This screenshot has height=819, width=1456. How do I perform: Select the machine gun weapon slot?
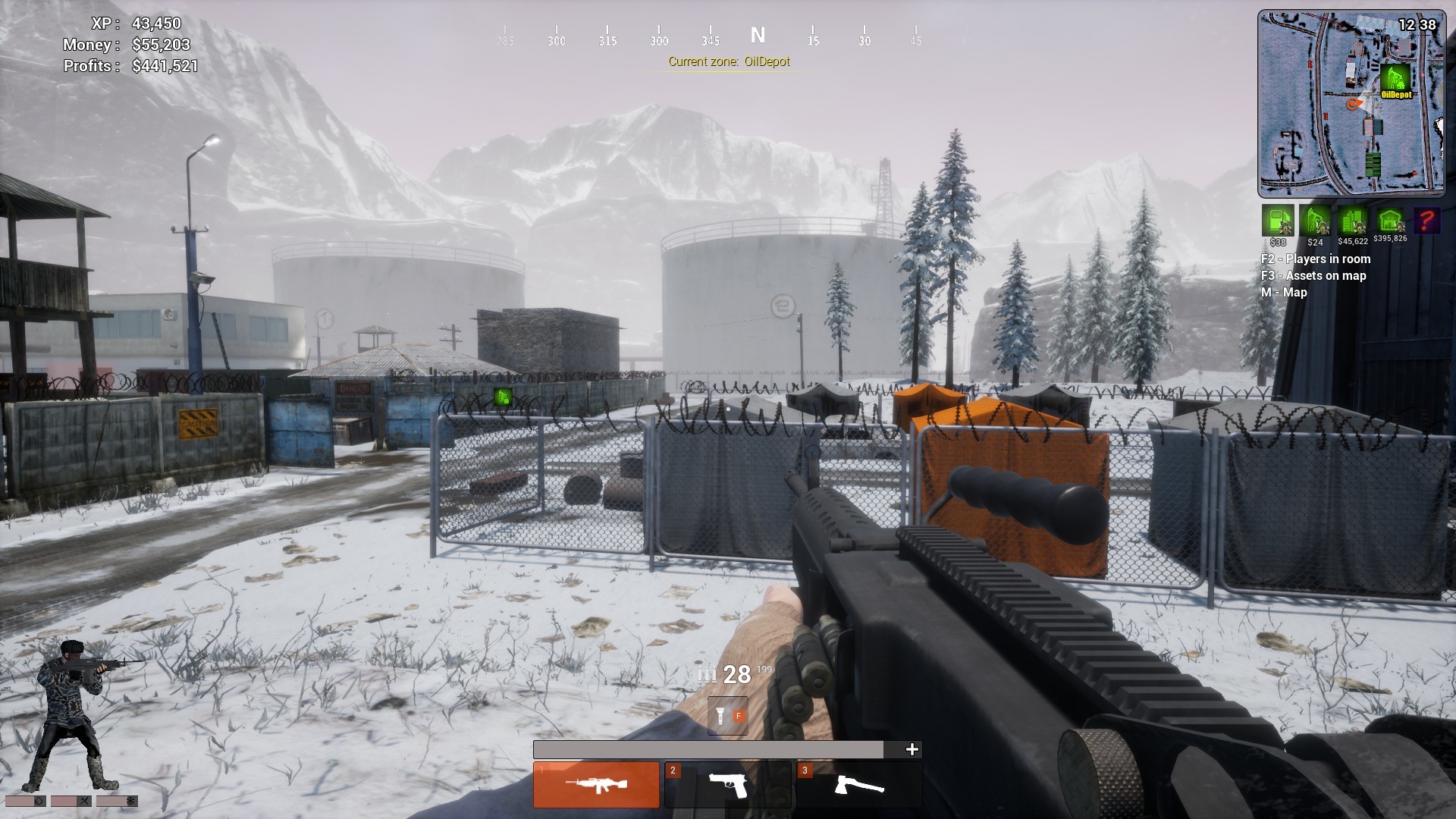tap(596, 784)
